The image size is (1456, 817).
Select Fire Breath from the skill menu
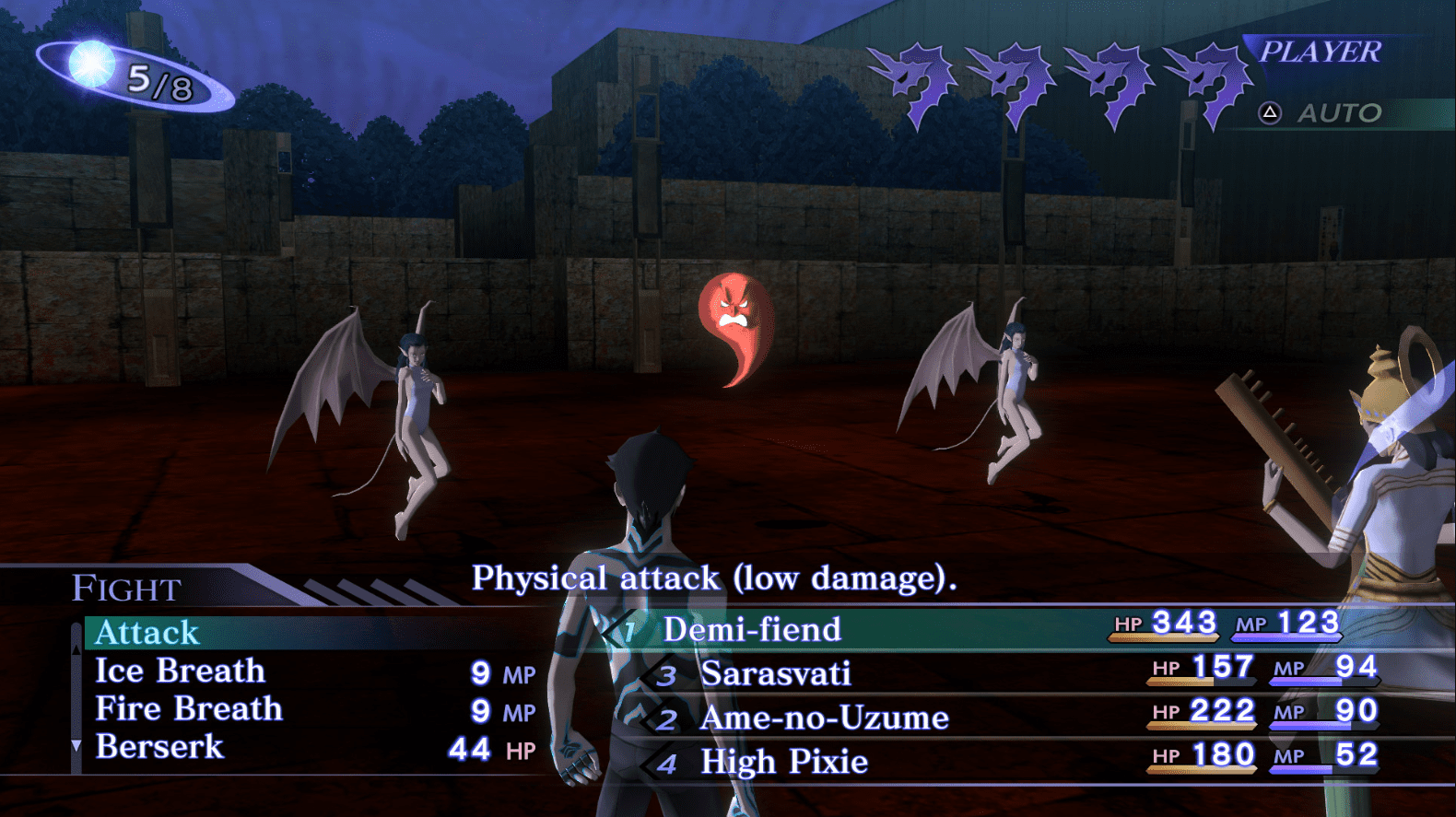pyautogui.click(x=187, y=709)
